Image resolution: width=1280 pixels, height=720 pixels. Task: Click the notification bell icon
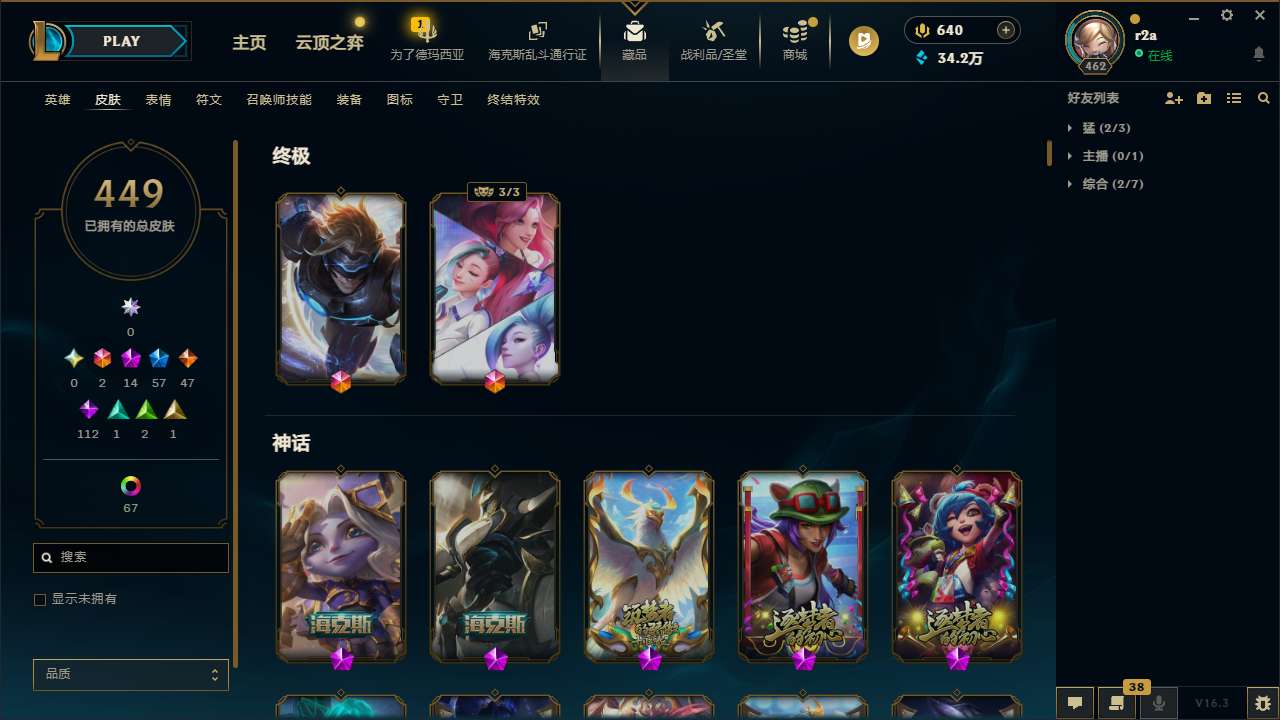point(1258,55)
